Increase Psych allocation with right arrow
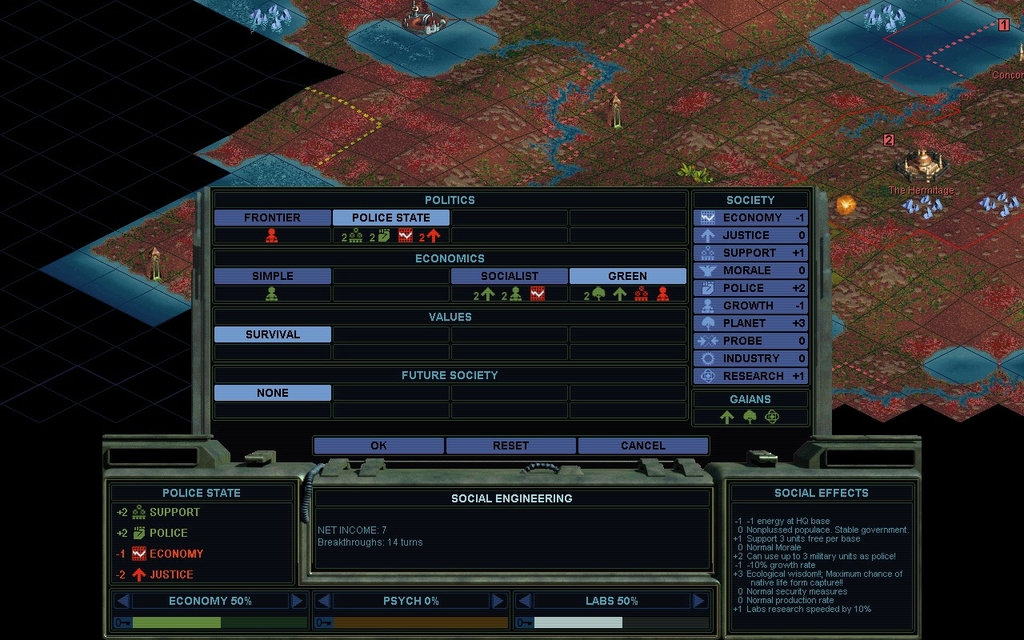This screenshot has height=640, width=1024. point(498,601)
